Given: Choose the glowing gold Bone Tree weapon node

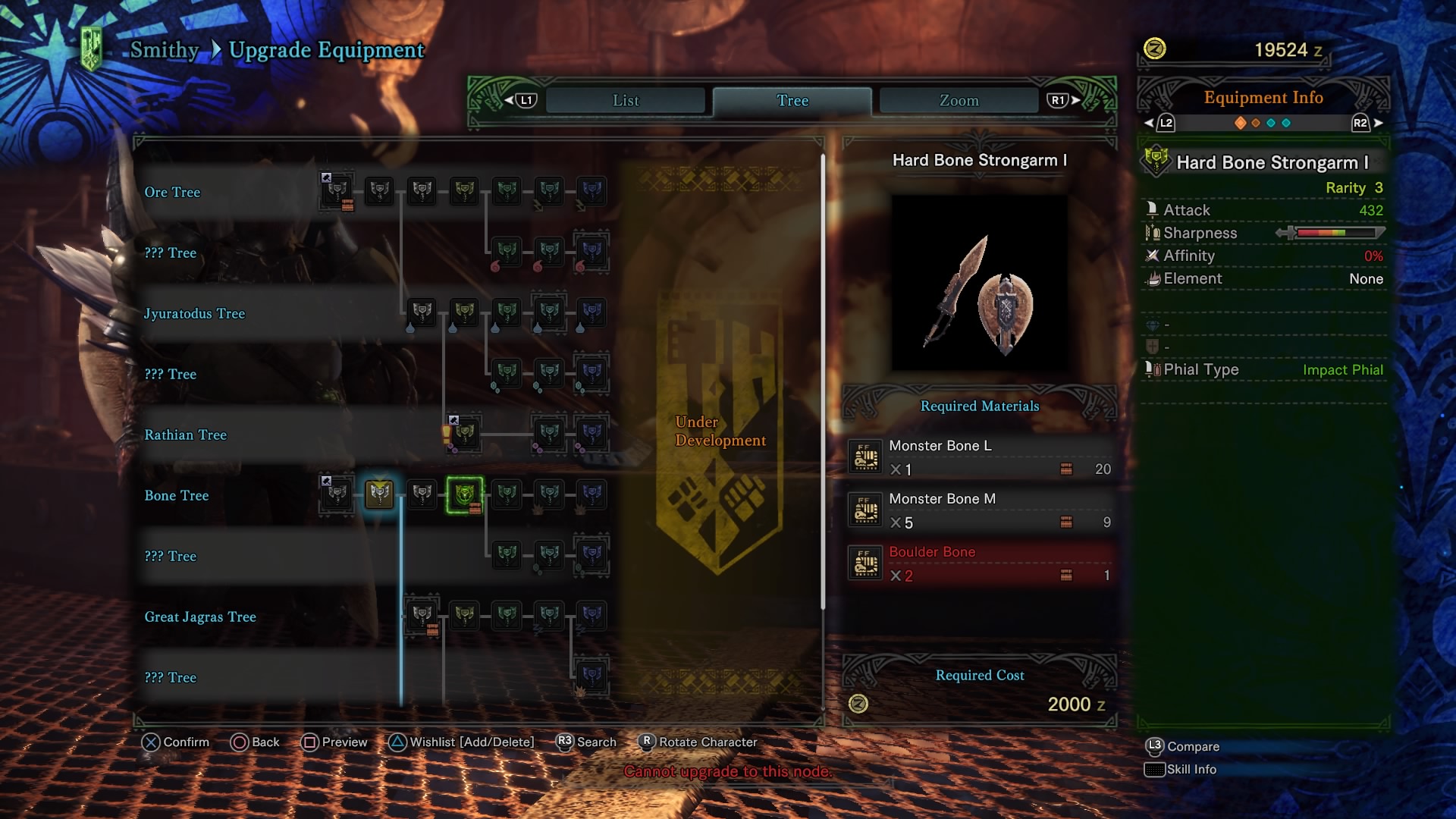Looking at the screenshot, I should (x=379, y=494).
